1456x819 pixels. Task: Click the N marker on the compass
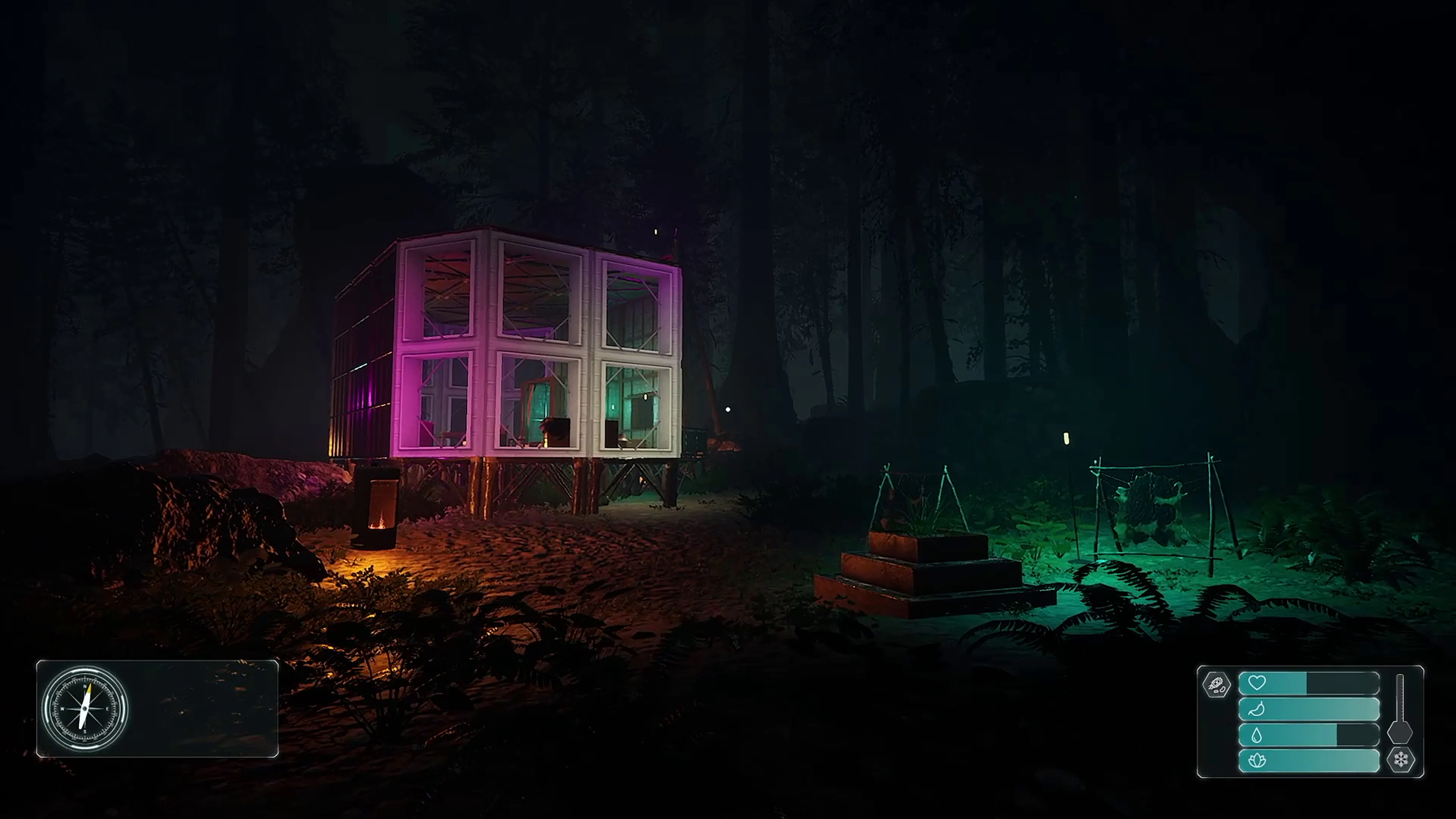85,687
